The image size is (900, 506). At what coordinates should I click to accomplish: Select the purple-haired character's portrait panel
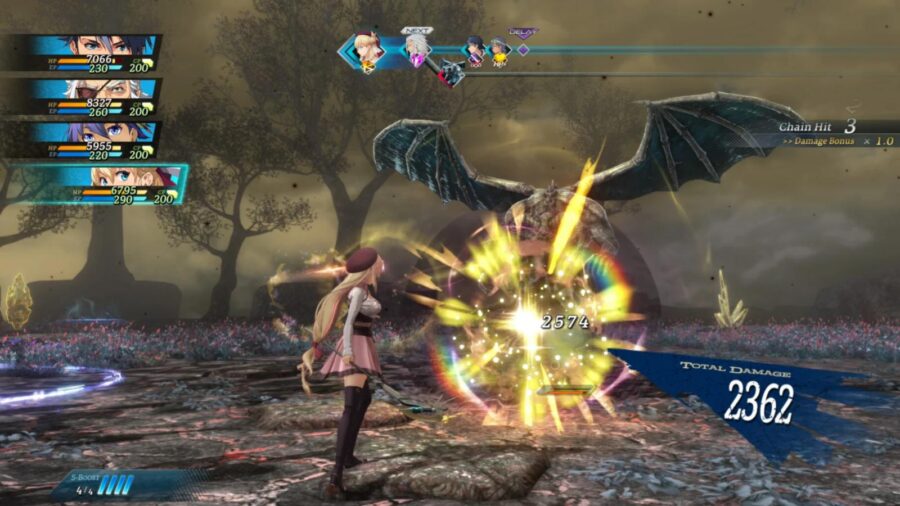(x=92, y=140)
